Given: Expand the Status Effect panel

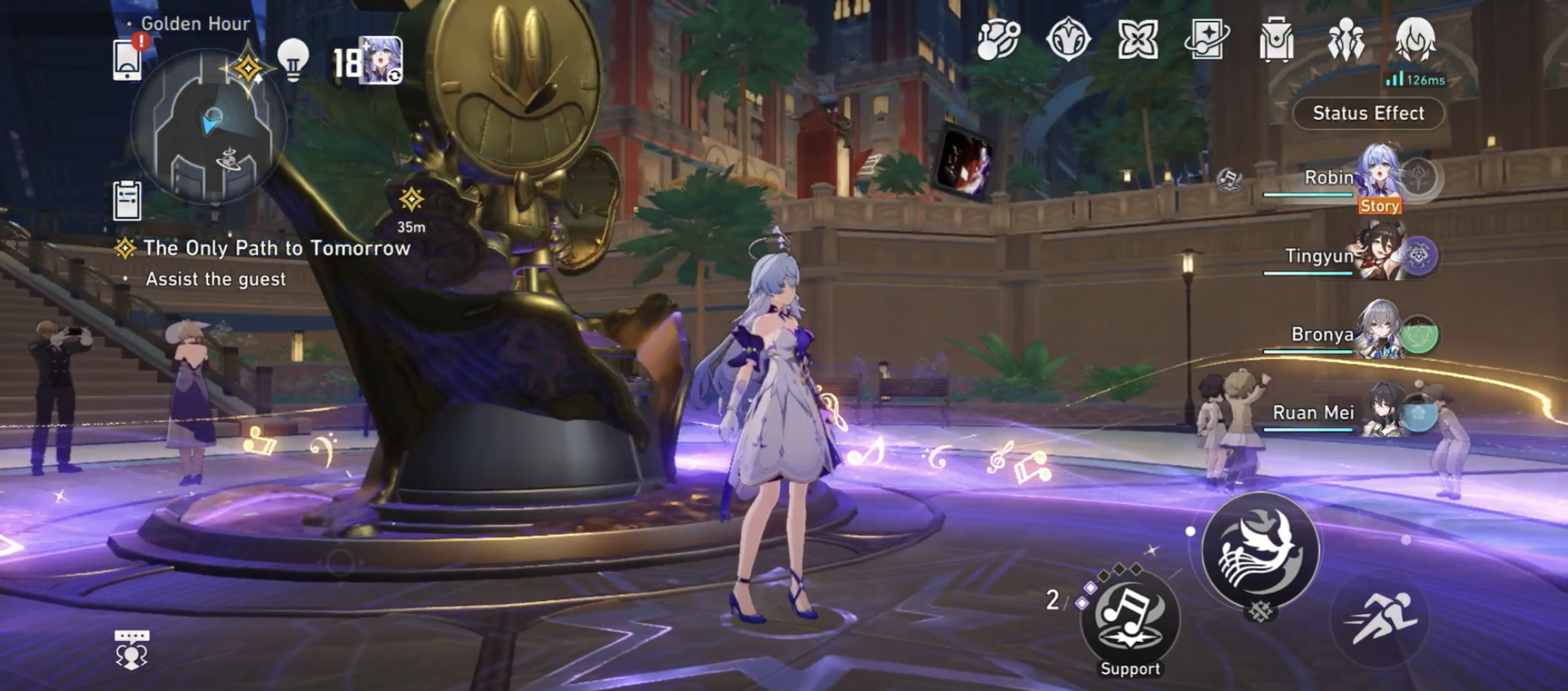Looking at the screenshot, I should tap(1367, 113).
